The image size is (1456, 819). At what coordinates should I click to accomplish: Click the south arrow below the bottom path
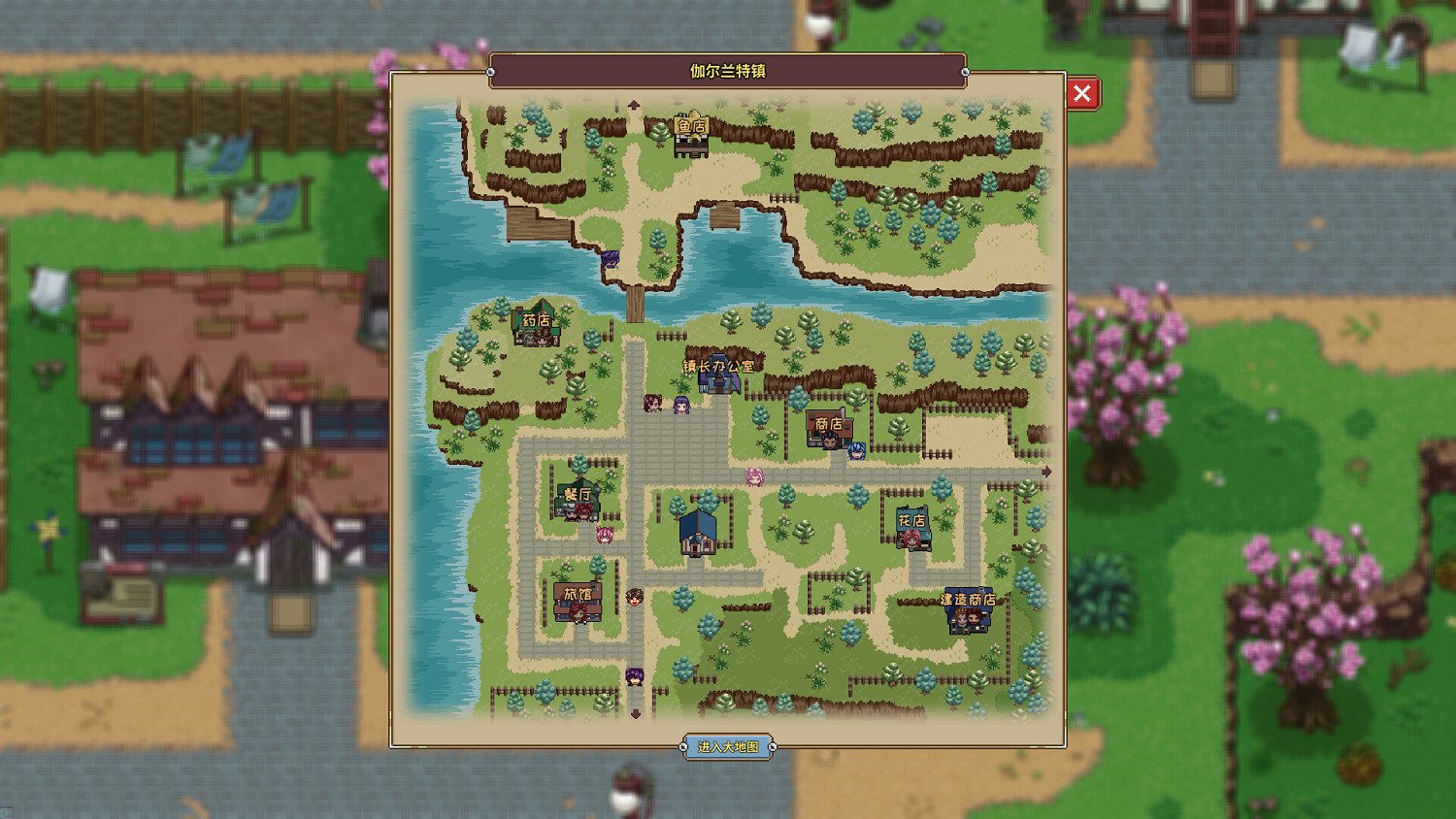638,714
